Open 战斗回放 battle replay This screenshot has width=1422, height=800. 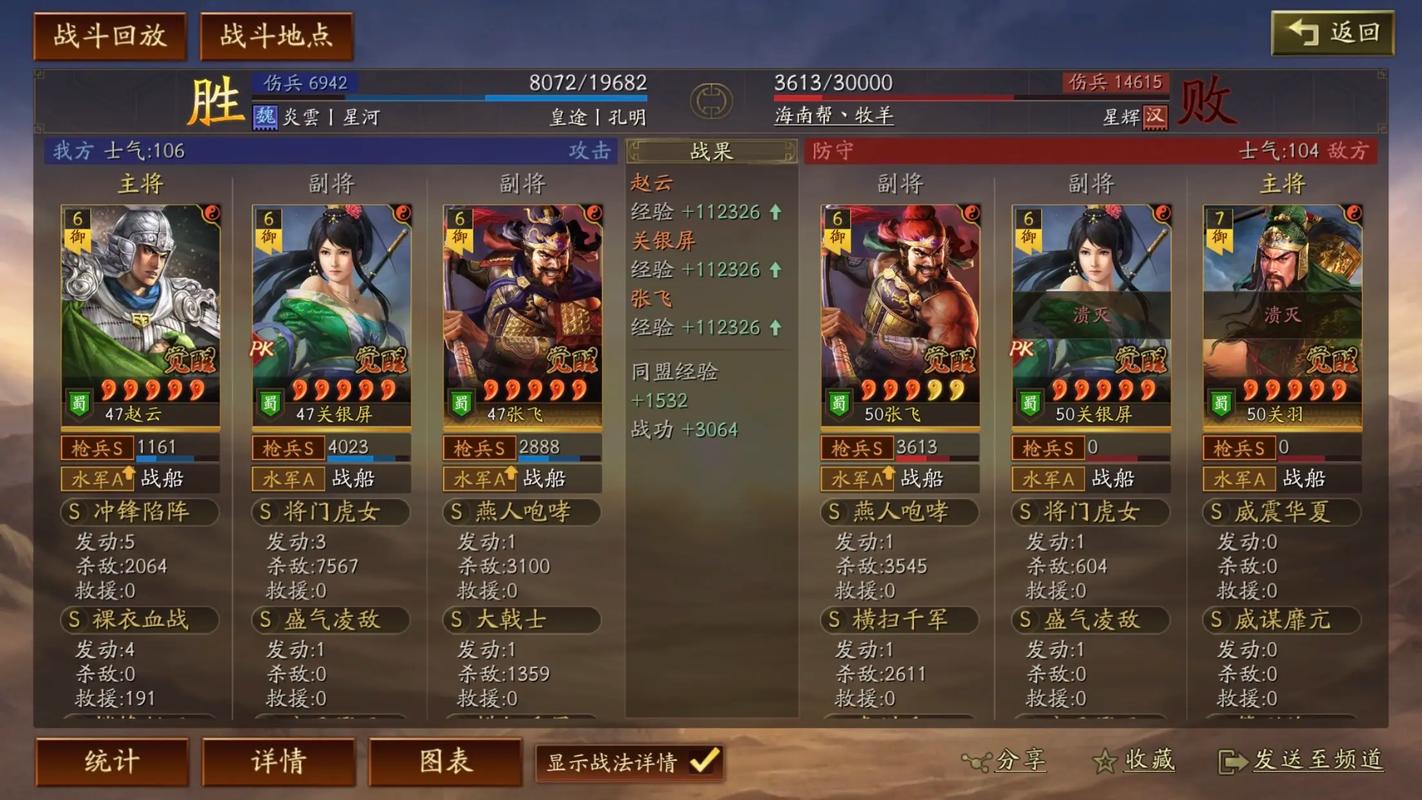coord(110,36)
